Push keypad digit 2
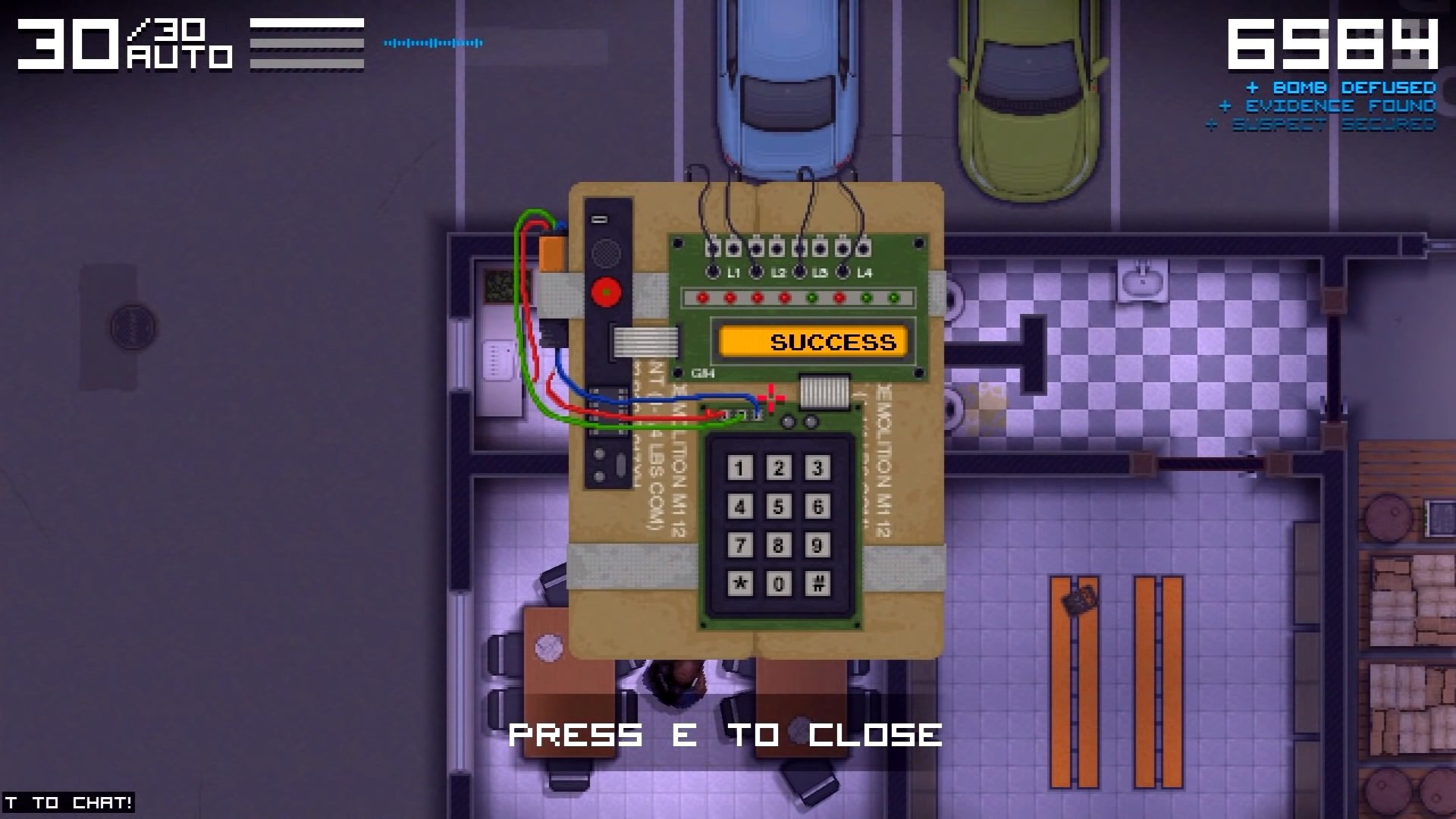1456x819 pixels. click(779, 468)
